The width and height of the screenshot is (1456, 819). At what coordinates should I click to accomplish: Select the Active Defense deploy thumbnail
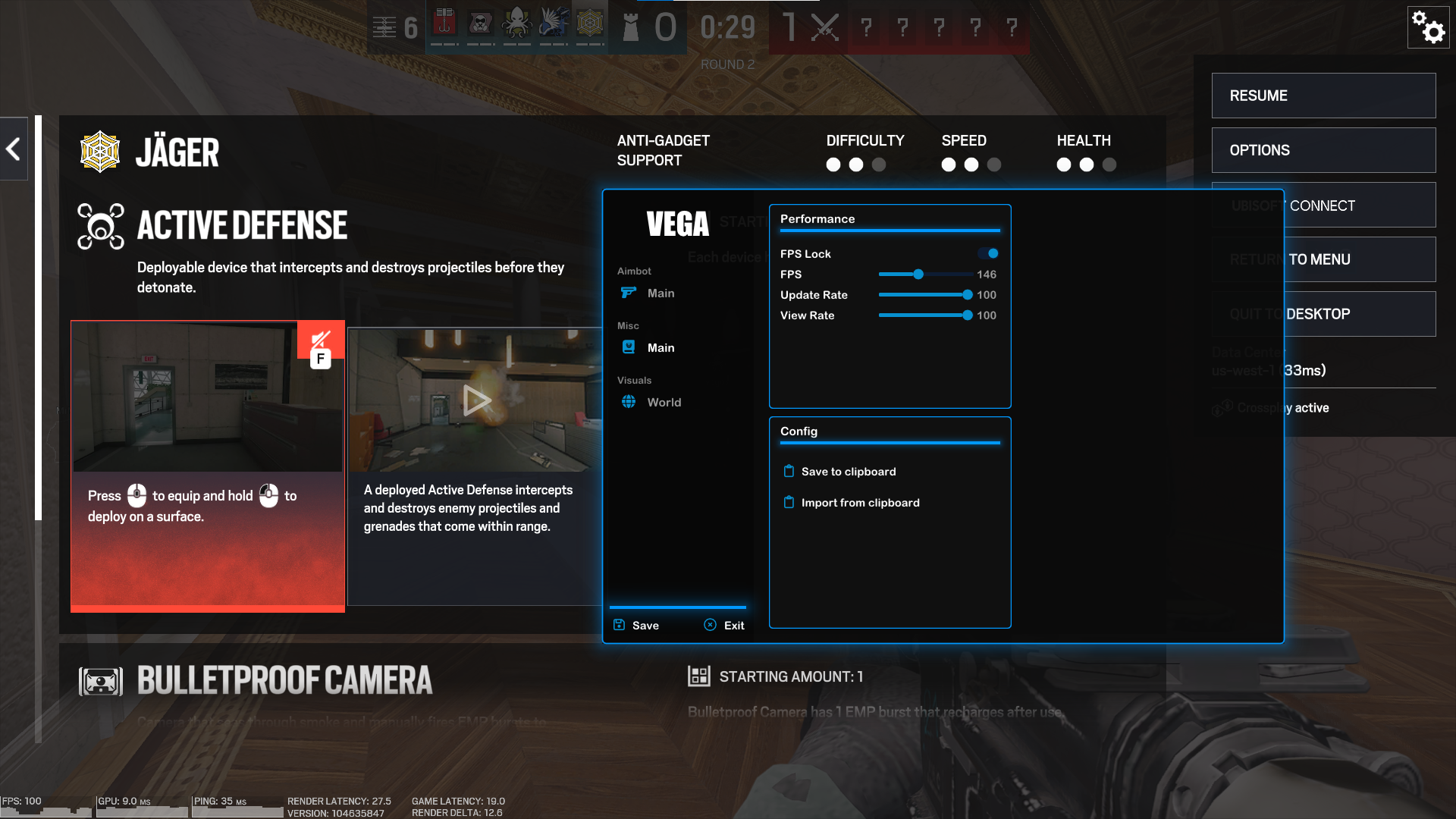pyautogui.click(x=207, y=397)
